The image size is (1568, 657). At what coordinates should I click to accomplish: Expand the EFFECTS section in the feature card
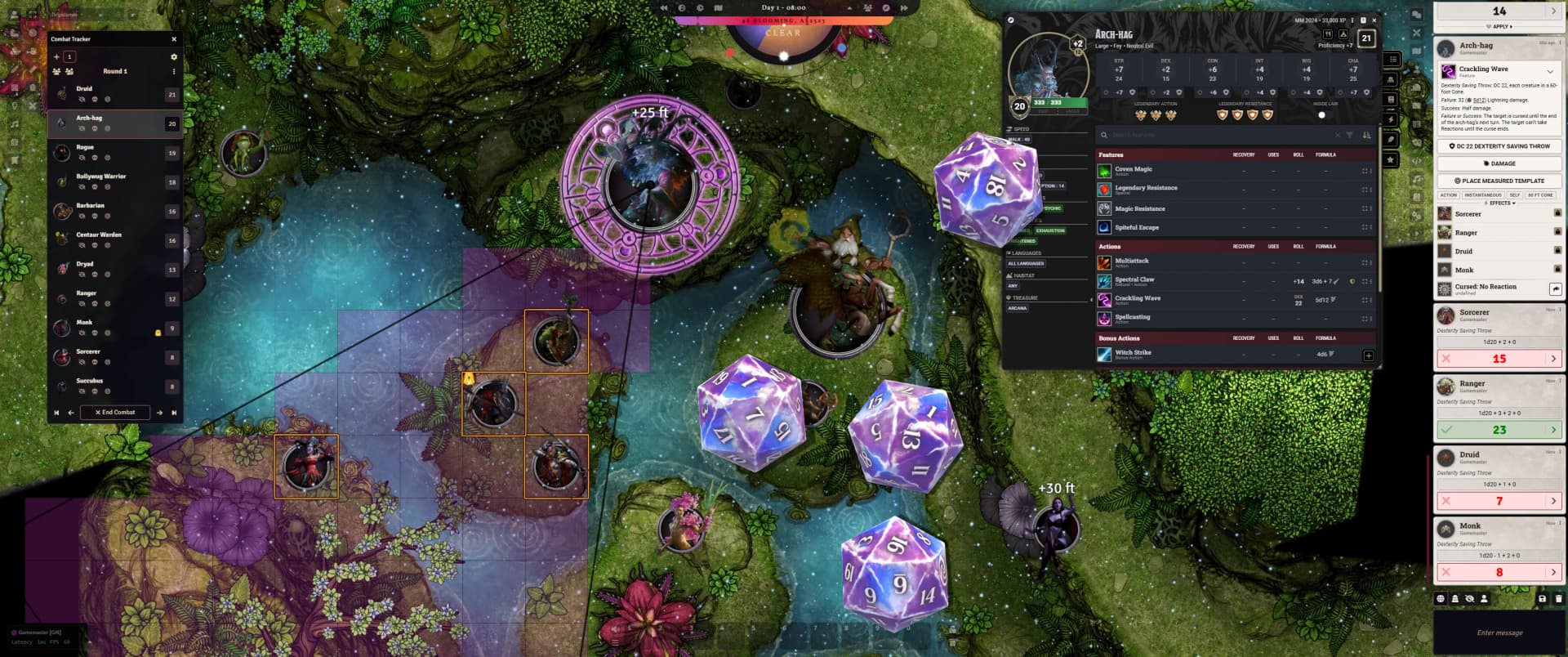click(x=1501, y=203)
